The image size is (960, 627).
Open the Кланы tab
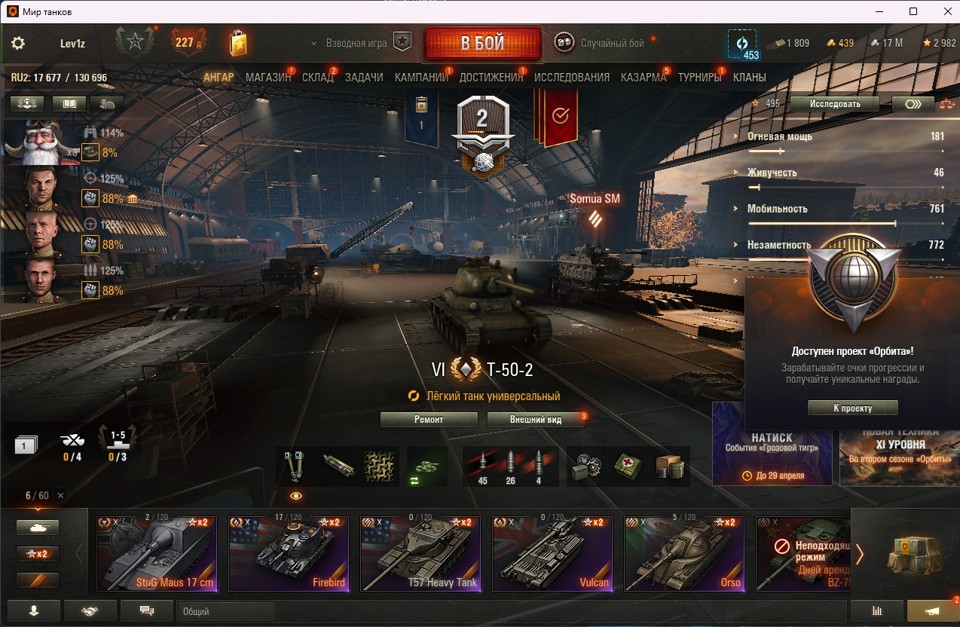click(749, 77)
